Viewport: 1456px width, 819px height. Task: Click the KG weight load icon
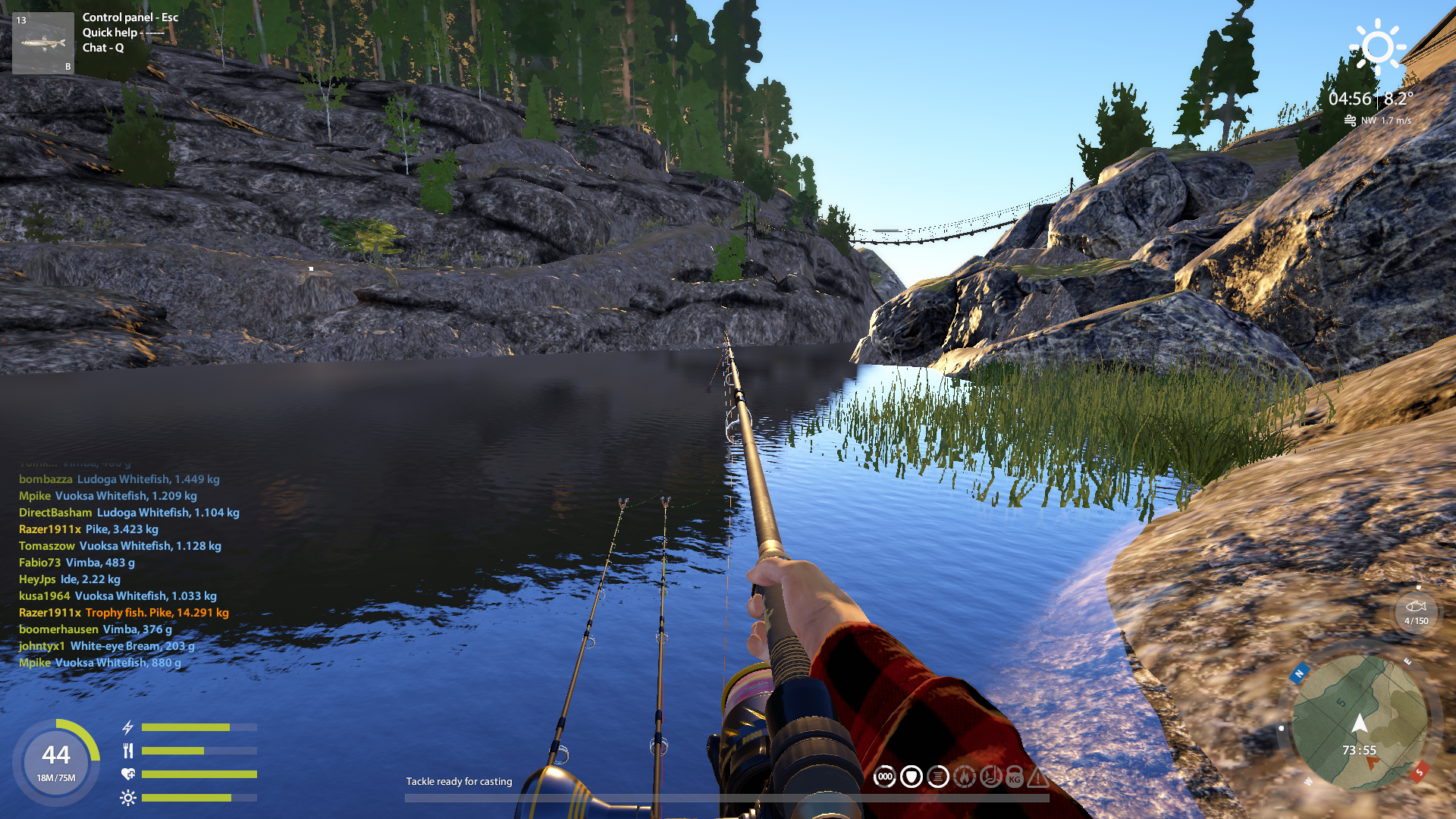click(x=1015, y=777)
